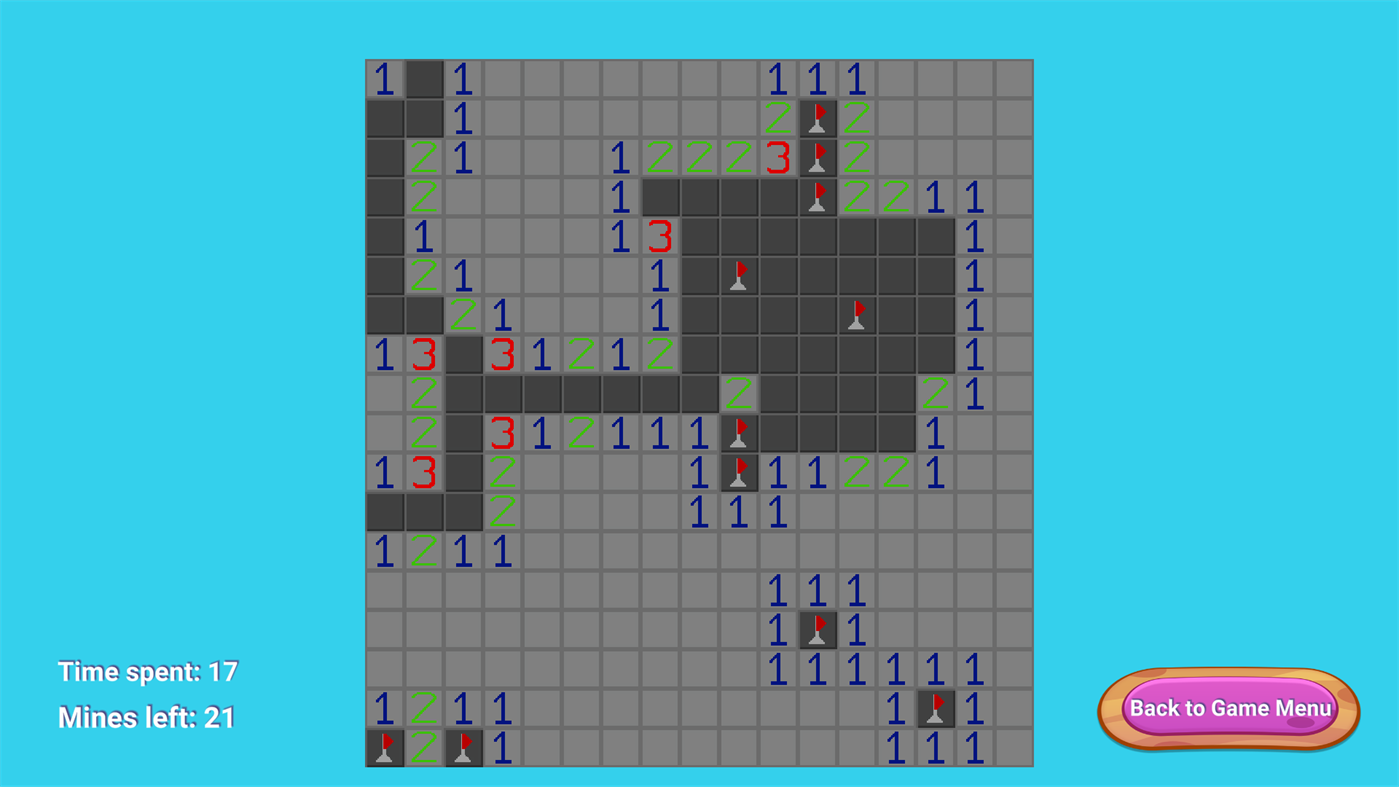The image size is (1399, 787).
Task: Click the flag beside the green 2 2 pair
Action: click(x=817, y=196)
